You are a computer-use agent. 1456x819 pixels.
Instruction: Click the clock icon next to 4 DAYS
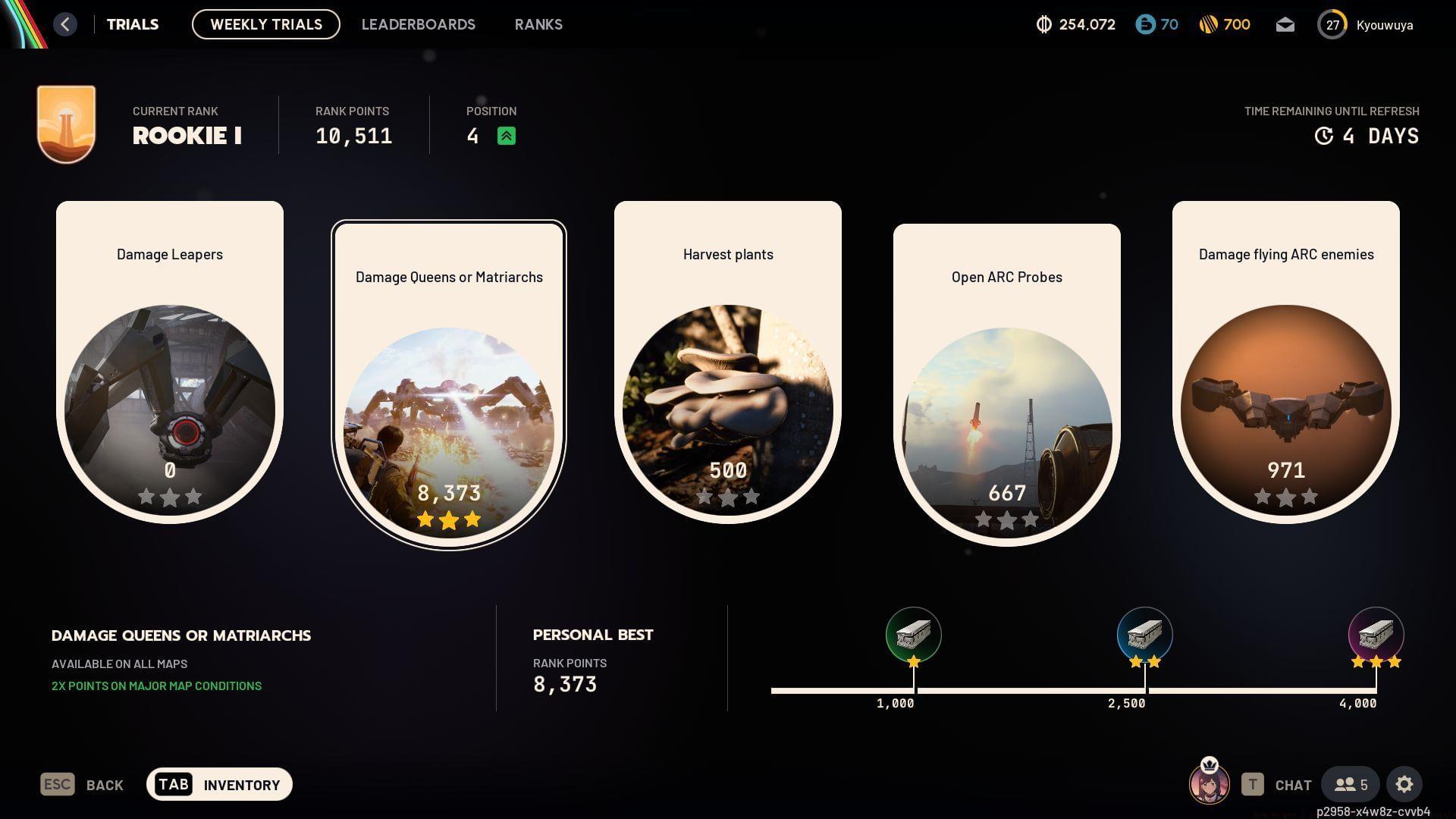[x=1323, y=136]
